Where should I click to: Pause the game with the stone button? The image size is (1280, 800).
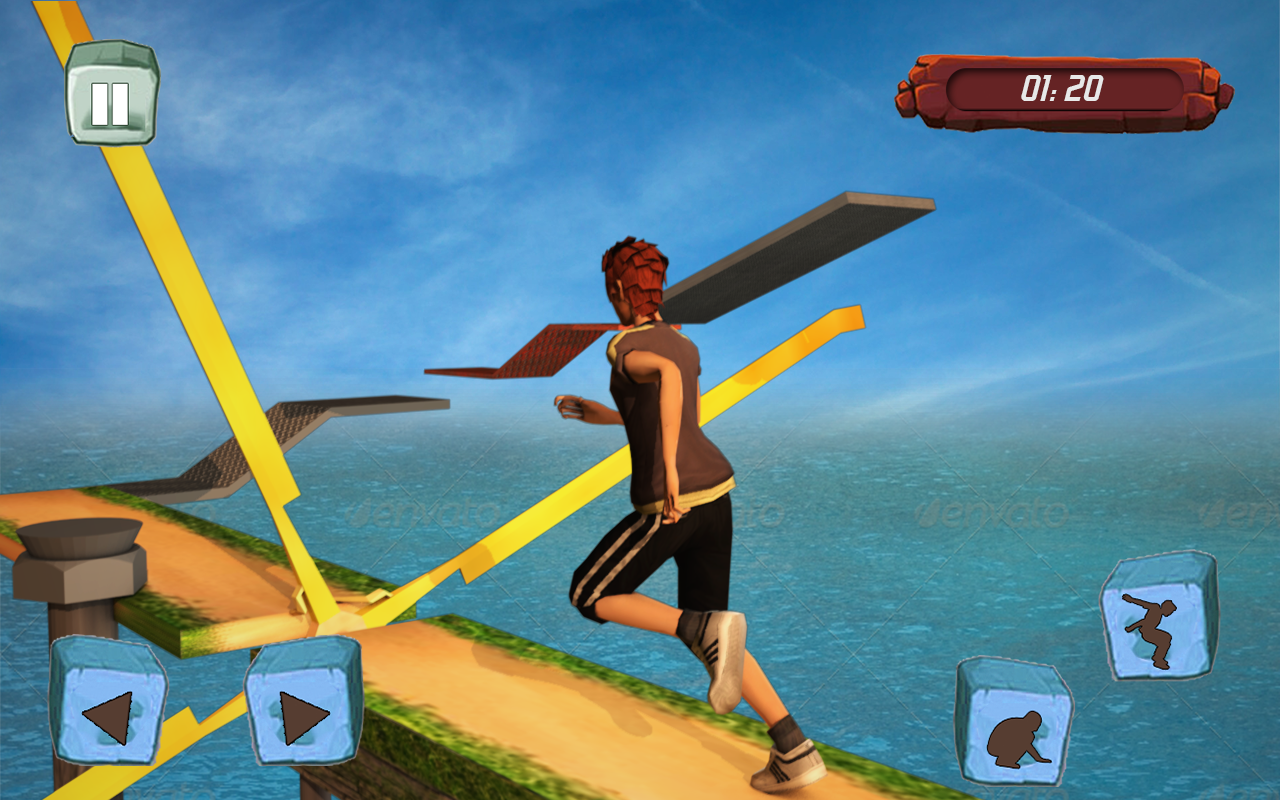click(111, 94)
